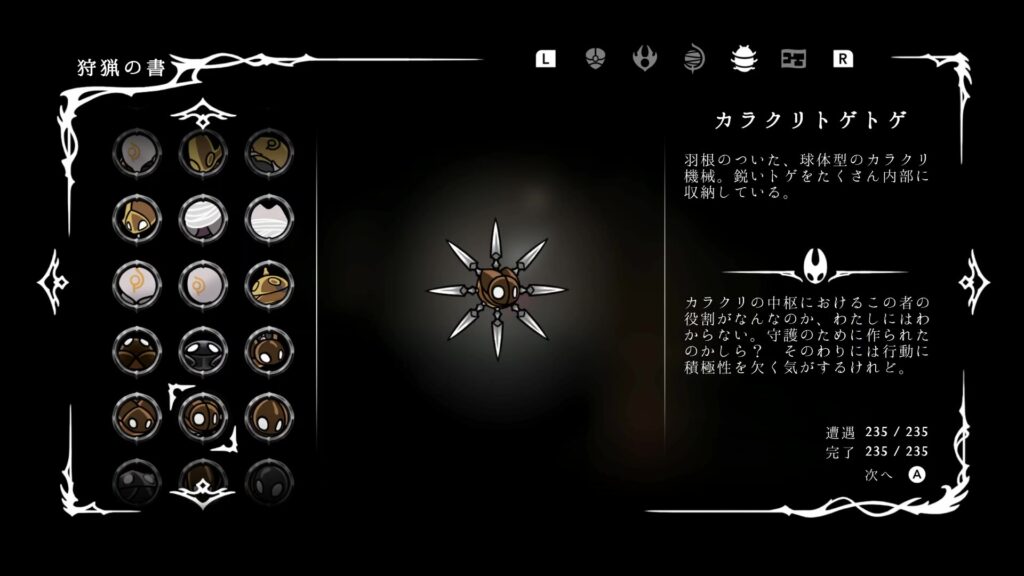Open the flame crest tab
Screen dimensions: 1024x576
[645, 58]
